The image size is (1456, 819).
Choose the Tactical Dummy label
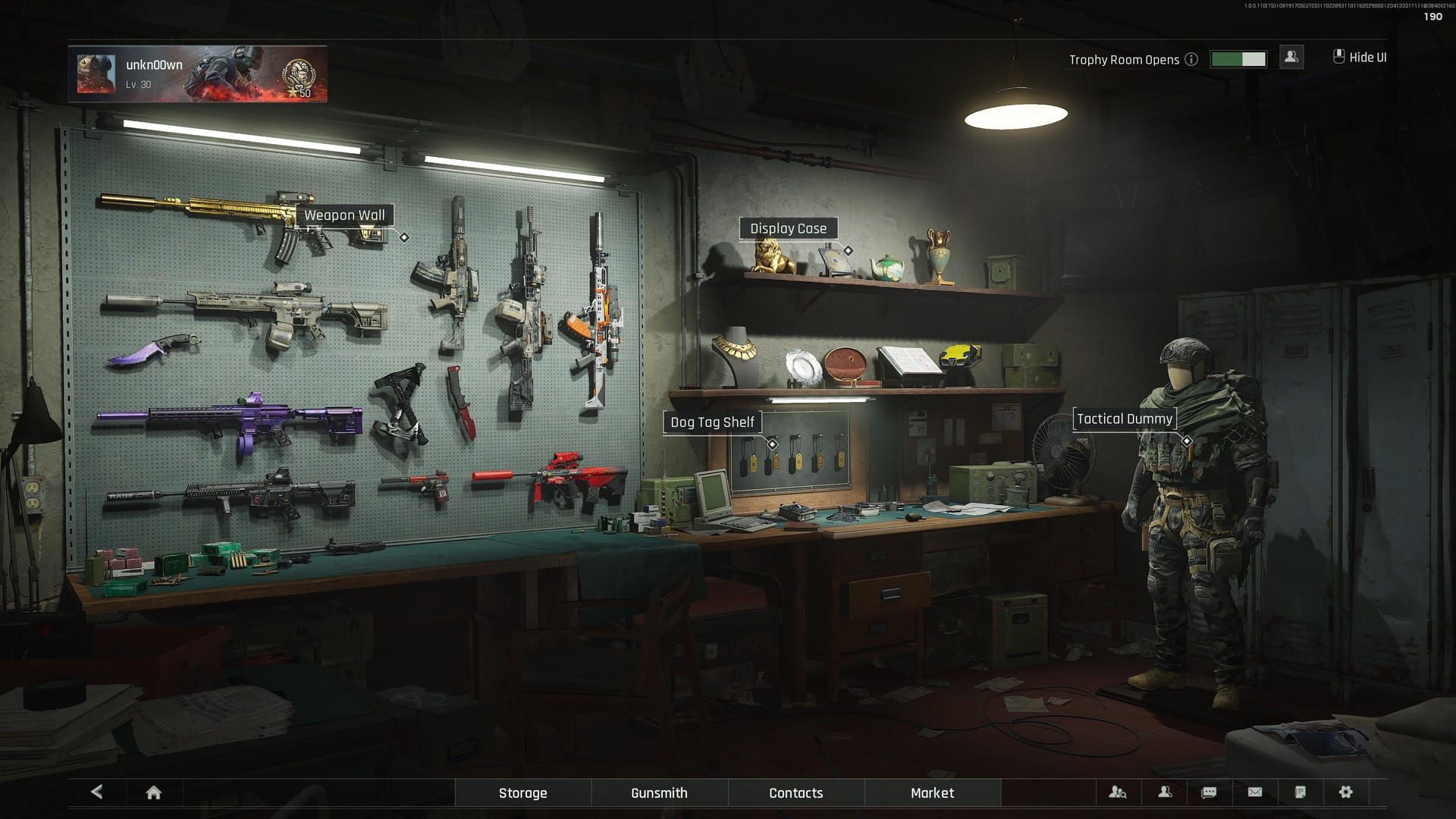coord(1124,419)
